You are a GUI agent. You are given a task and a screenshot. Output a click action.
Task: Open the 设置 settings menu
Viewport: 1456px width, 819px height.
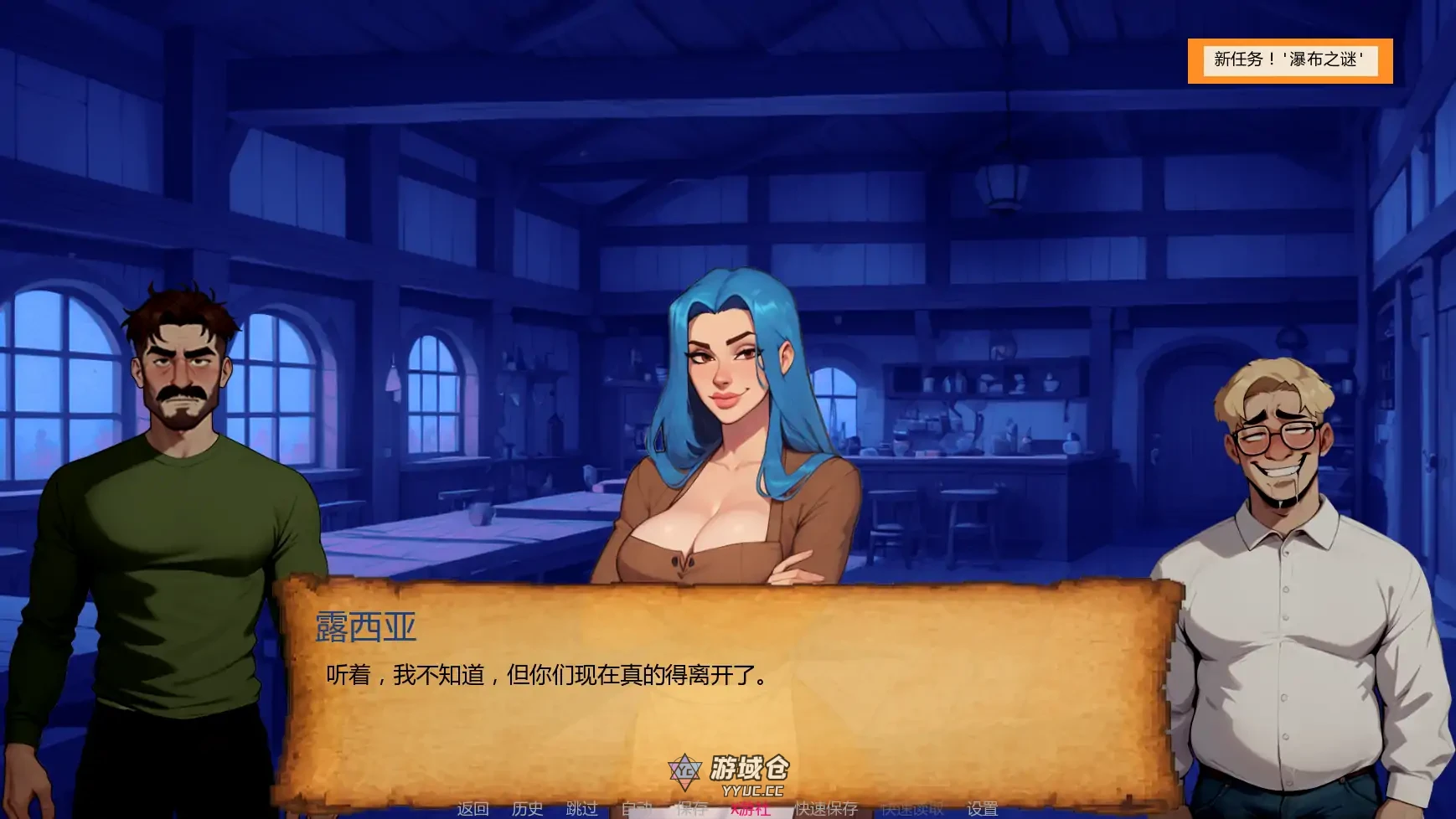(x=983, y=809)
